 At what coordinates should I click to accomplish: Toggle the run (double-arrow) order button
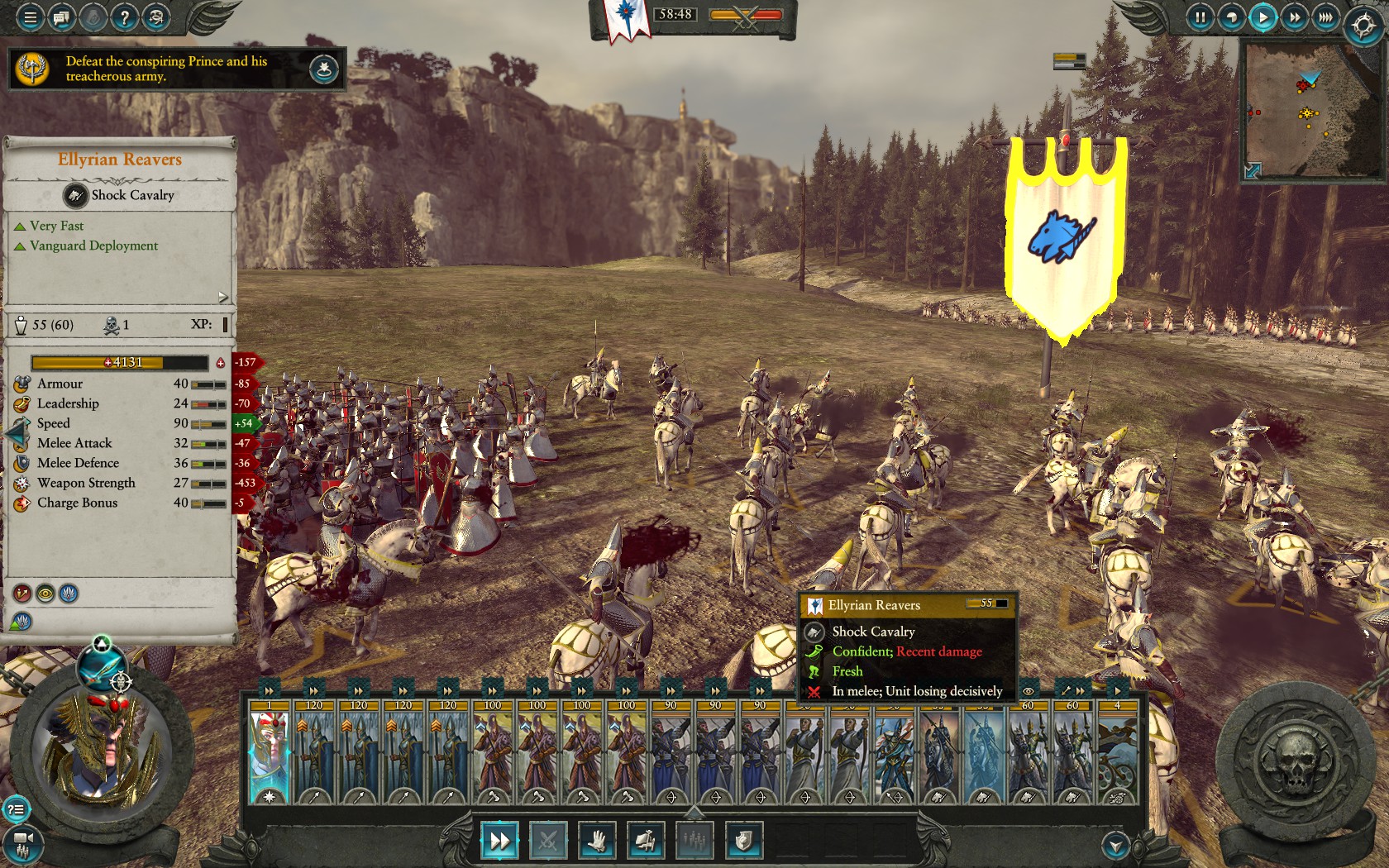[499, 841]
